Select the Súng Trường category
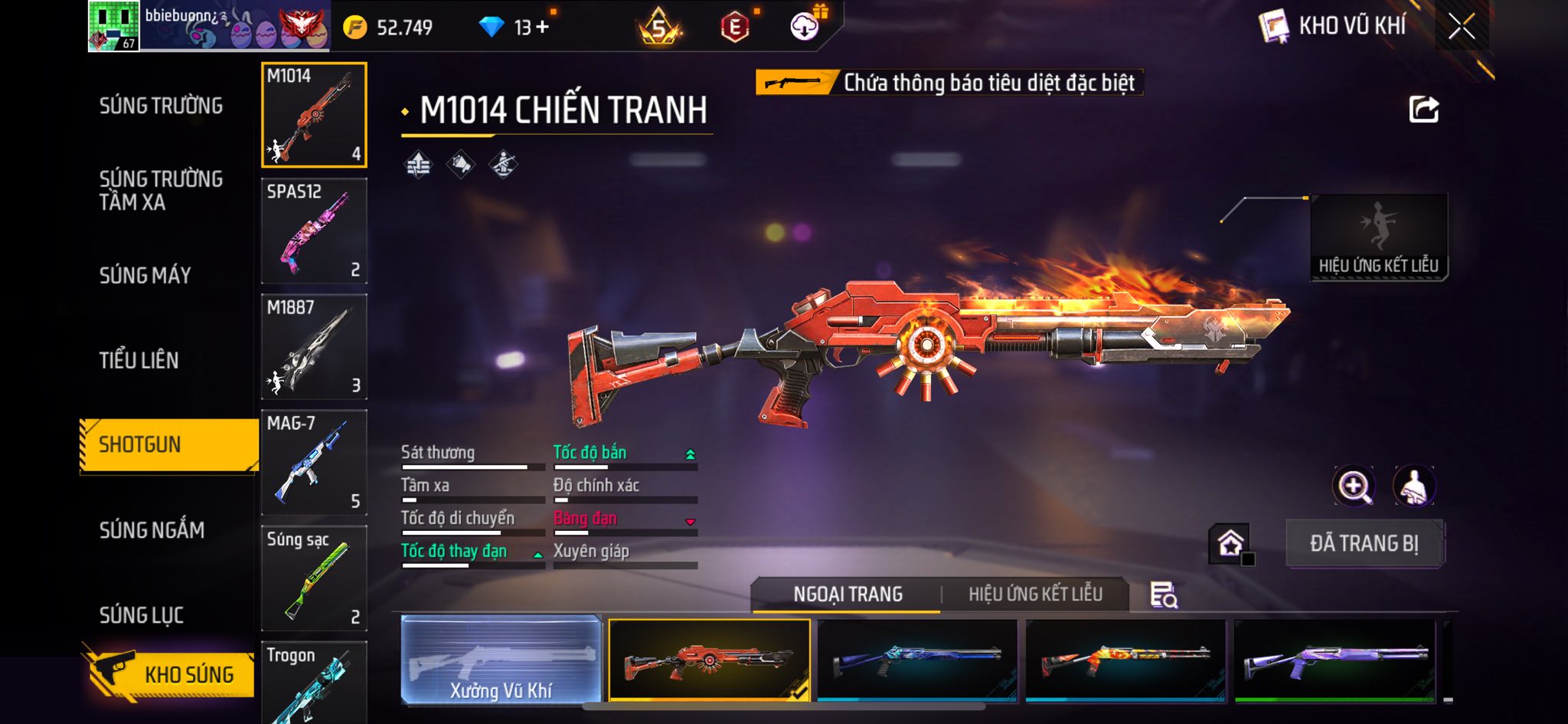 click(161, 106)
